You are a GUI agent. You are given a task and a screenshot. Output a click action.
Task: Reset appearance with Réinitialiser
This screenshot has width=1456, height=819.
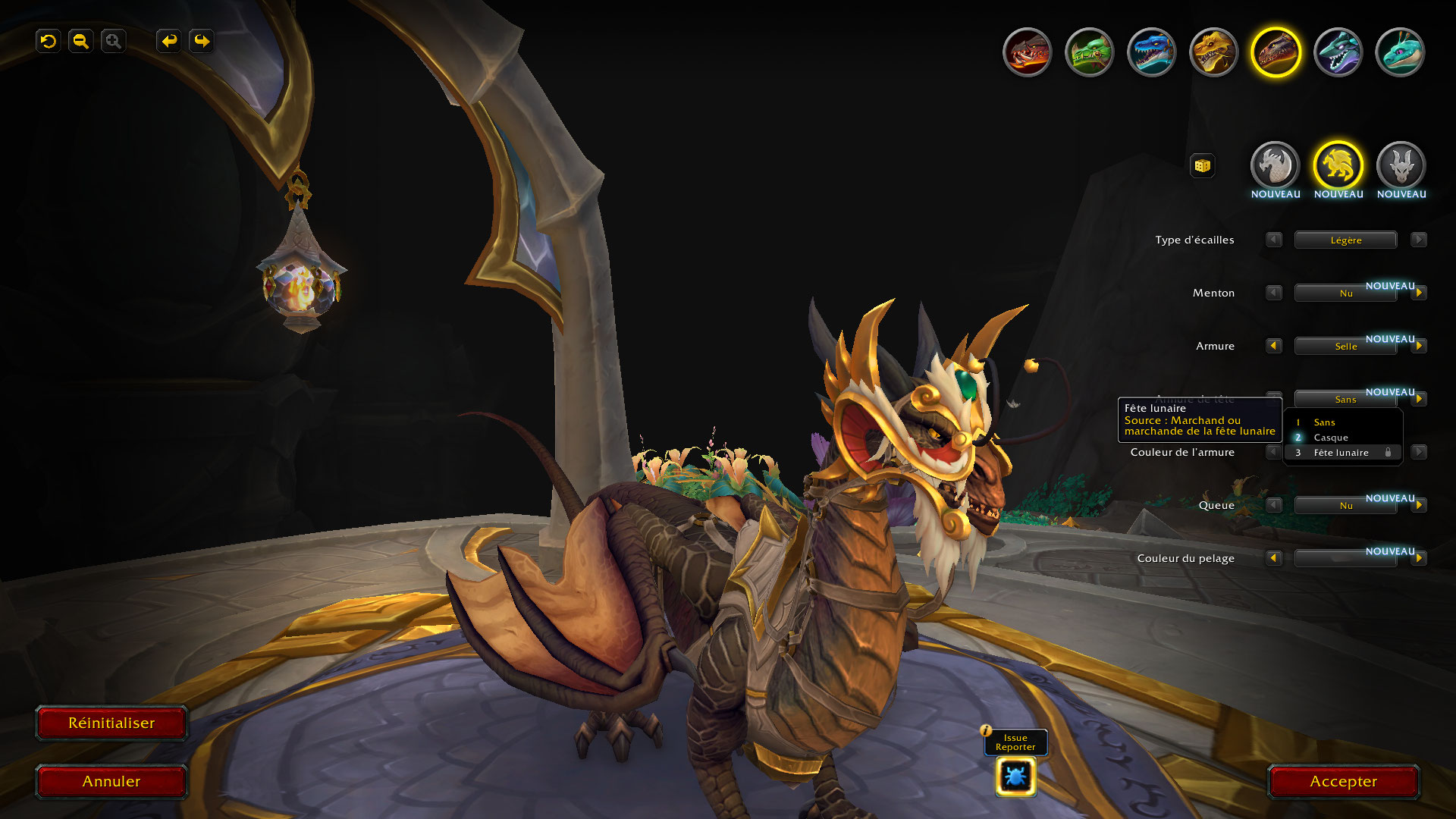pos(111,723)
